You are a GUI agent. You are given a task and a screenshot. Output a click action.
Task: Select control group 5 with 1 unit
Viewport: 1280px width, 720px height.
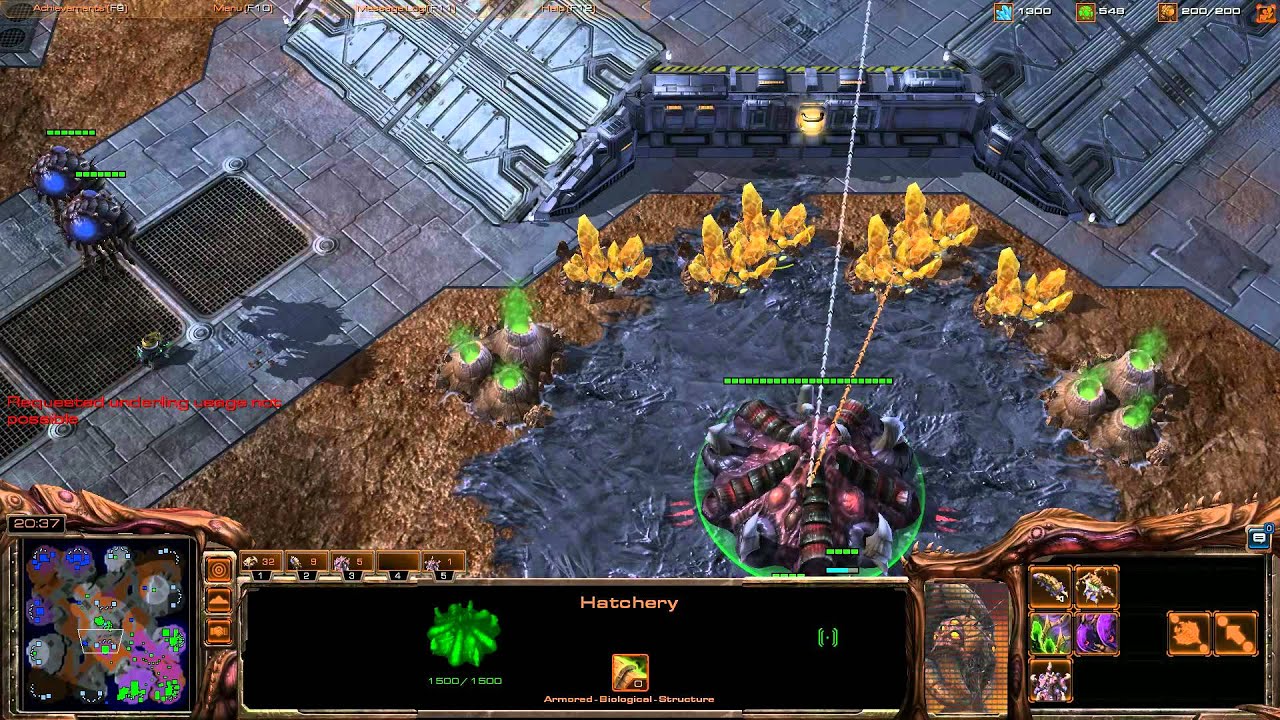tap(443, 563)
